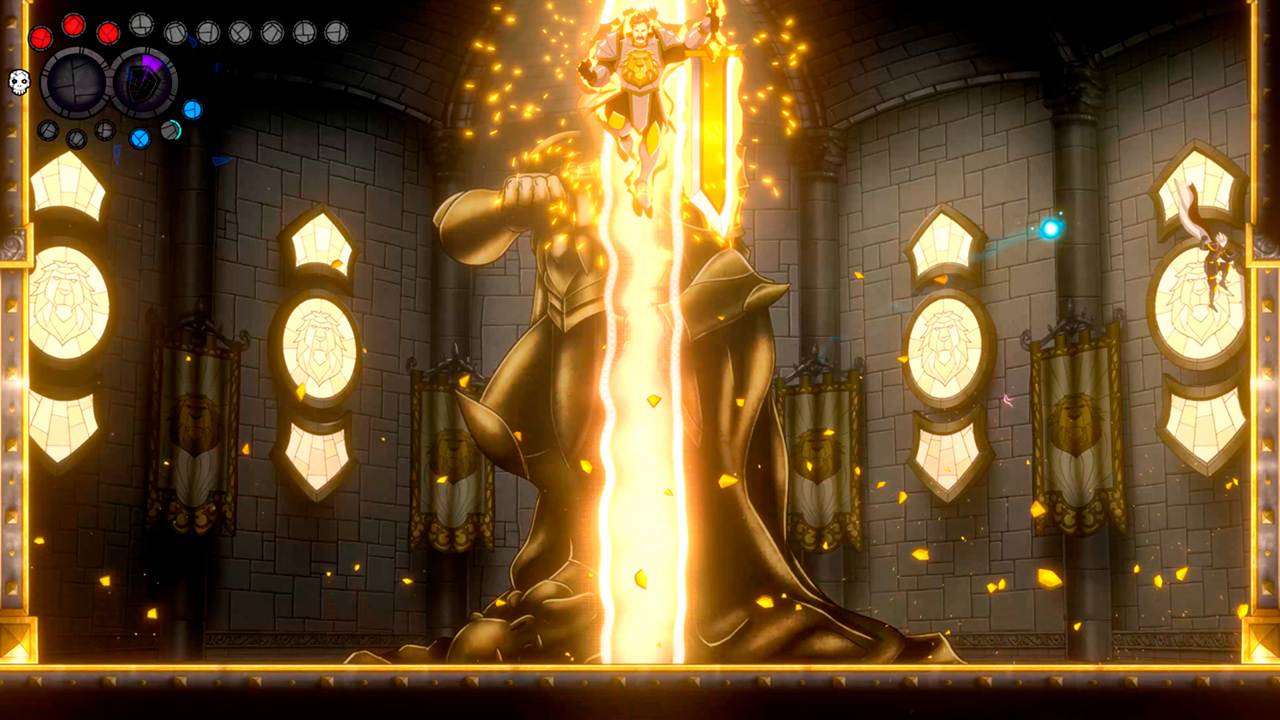Image resolution: width=1280 pixels, height=720 pixels.
Task: Select the purple shield ability icon
Action: coord(142,80)
